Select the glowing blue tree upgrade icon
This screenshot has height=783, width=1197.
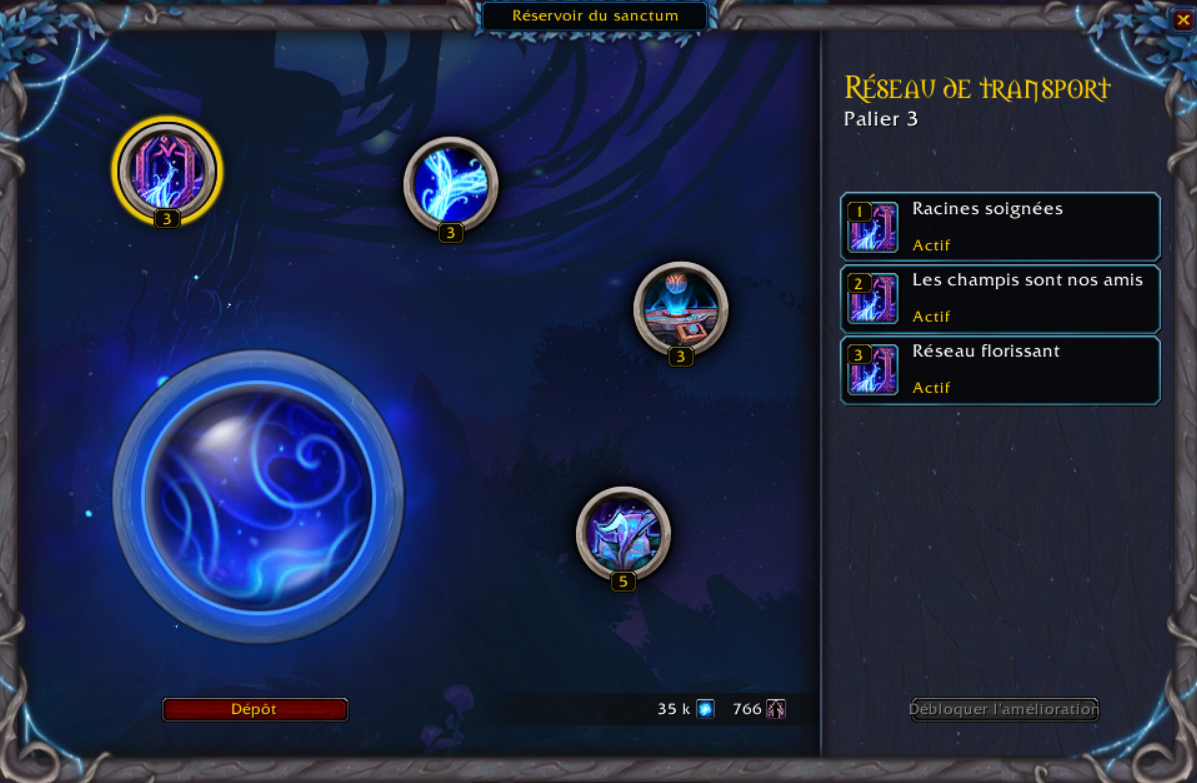coord(451,184)
